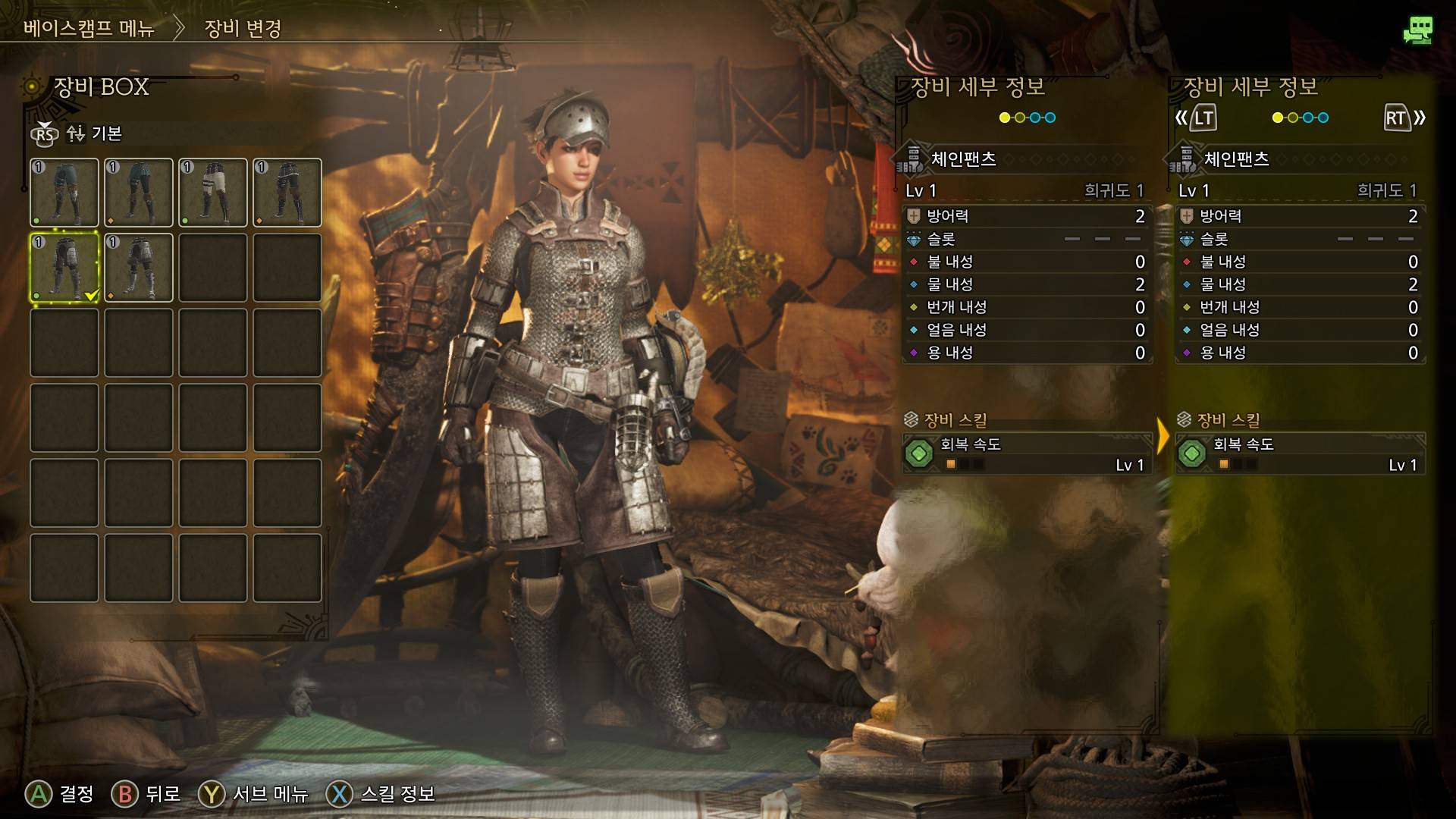Go back with the 뒤로 button
The image size is (1456, 819).
coord(146,794)
